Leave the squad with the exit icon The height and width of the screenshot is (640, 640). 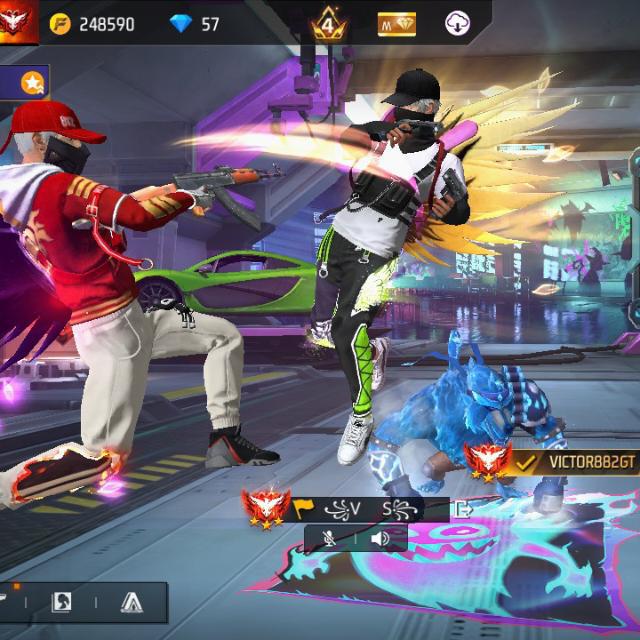(x=464, y=508)
